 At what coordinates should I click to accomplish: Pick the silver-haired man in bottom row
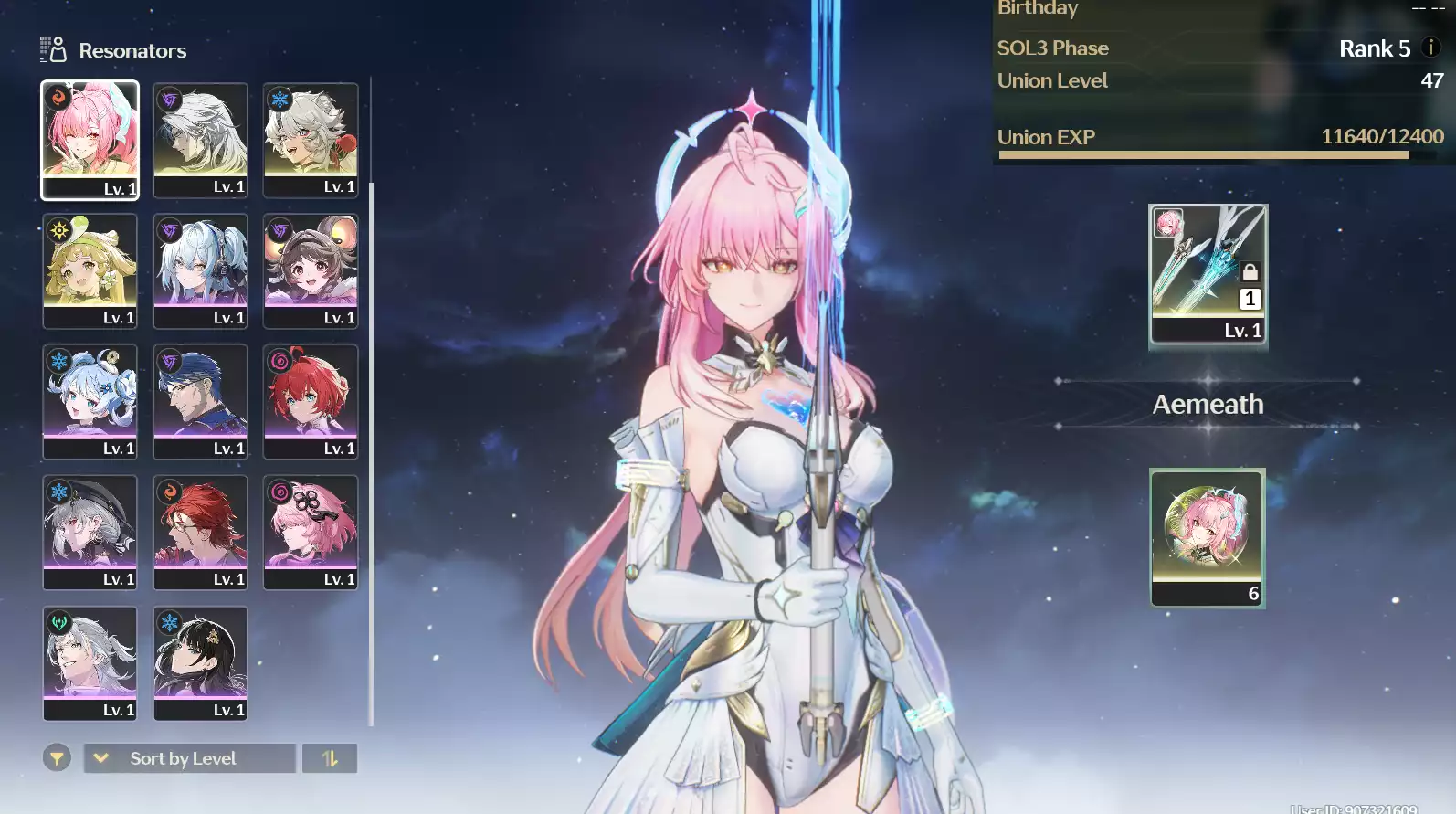point(90,662)
